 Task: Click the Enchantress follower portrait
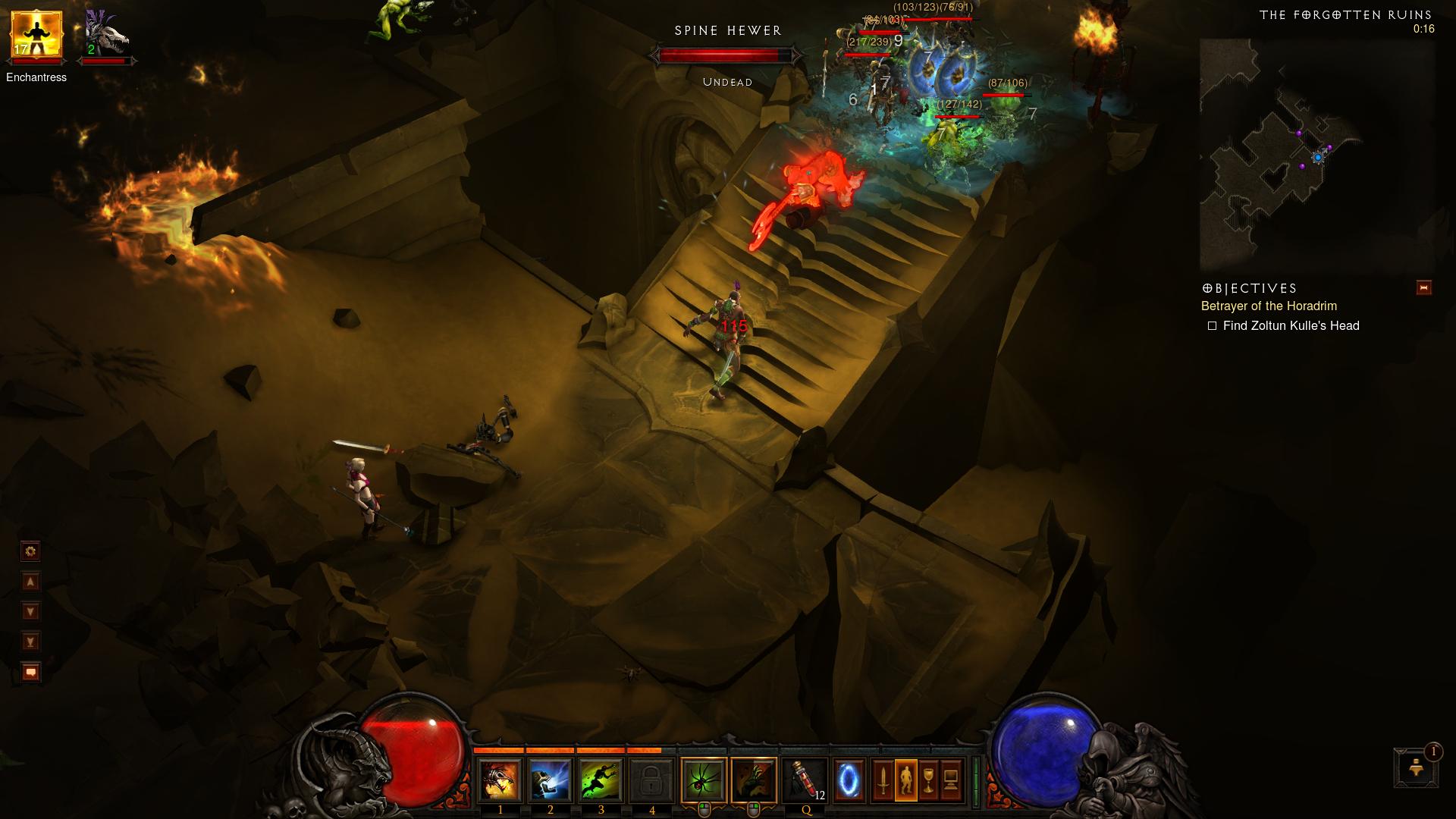pyautogui.click(x=36, y=36)
